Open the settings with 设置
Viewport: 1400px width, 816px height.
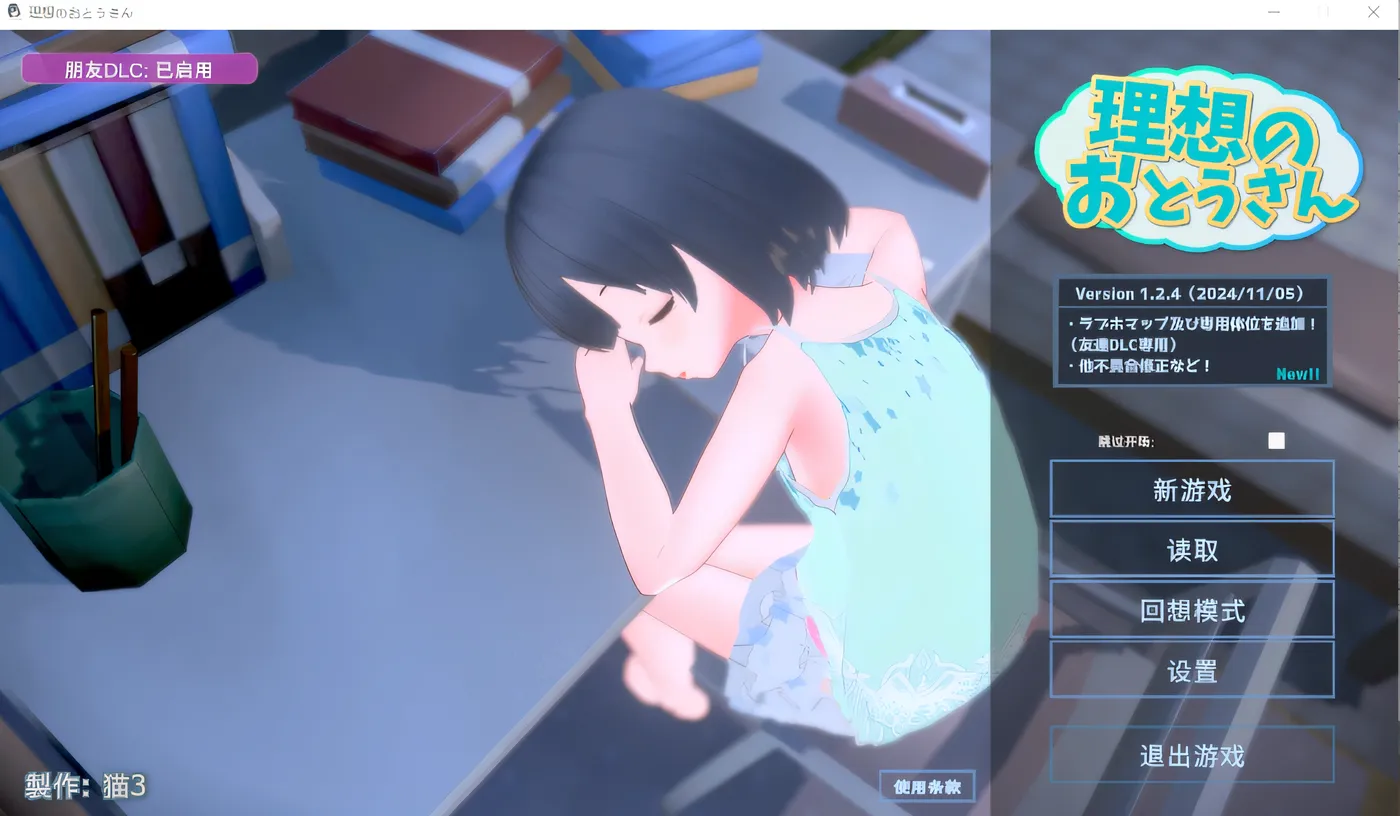click(x=1191, y=671)
